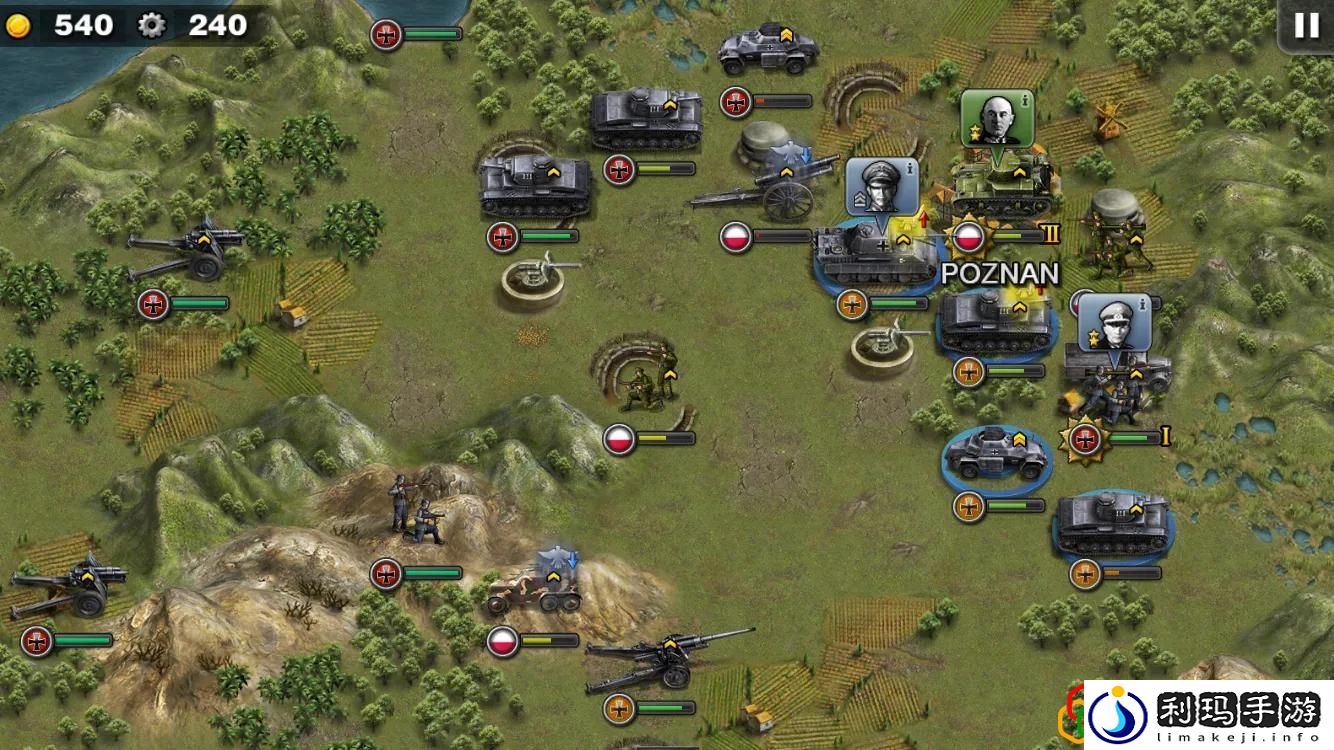View the white-capped general's portrait info
The height and width of the screenshot is (750, 1334).
click(1113, 322)
